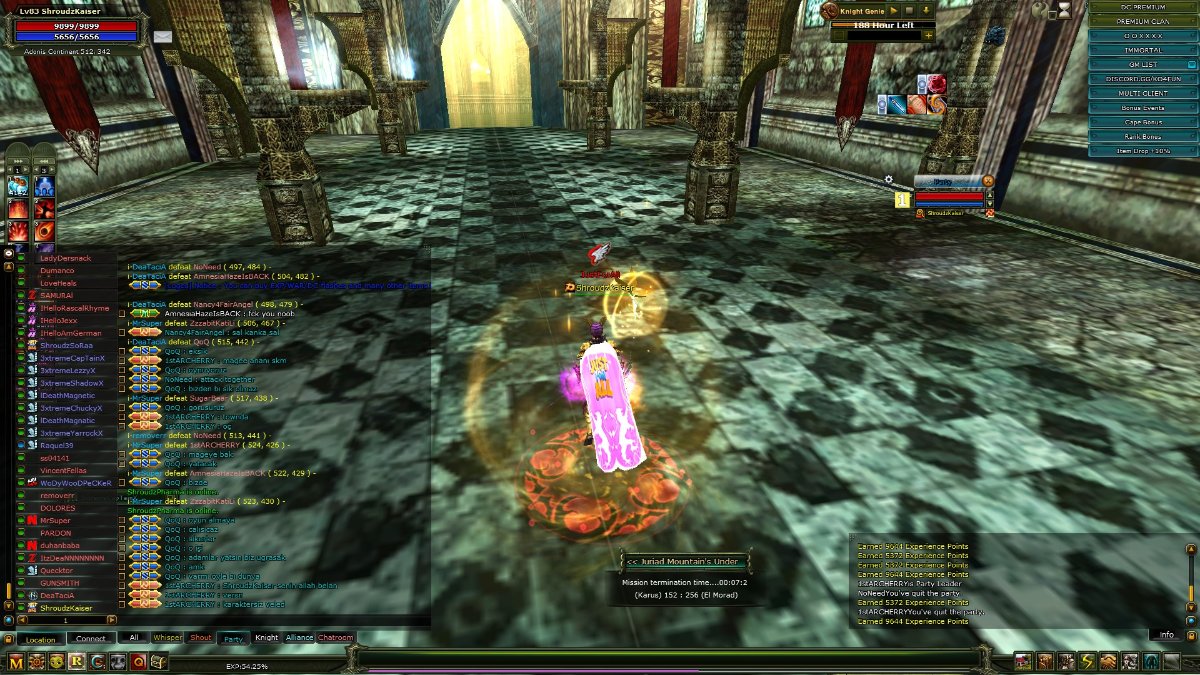Click the Connect button
The width and height of the screenshot is (1200, 675).
(x=91, y=639)
